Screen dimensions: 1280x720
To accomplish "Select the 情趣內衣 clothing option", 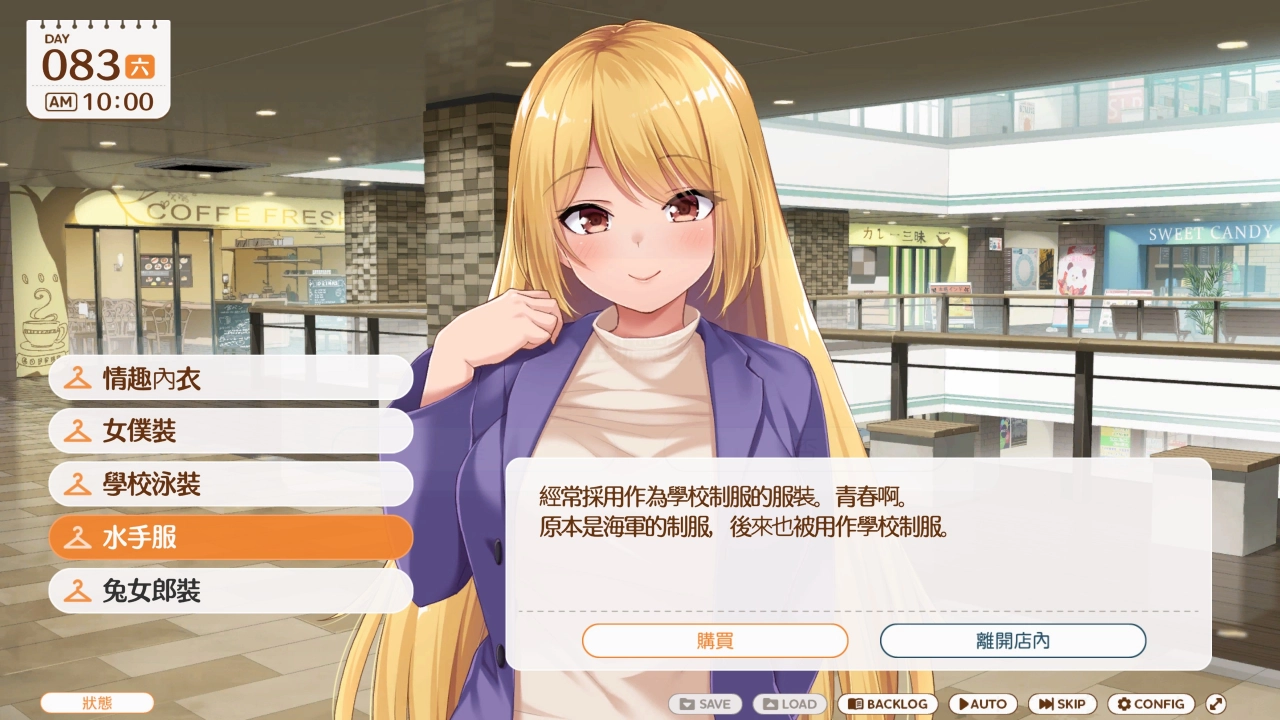I will (230, 378).
